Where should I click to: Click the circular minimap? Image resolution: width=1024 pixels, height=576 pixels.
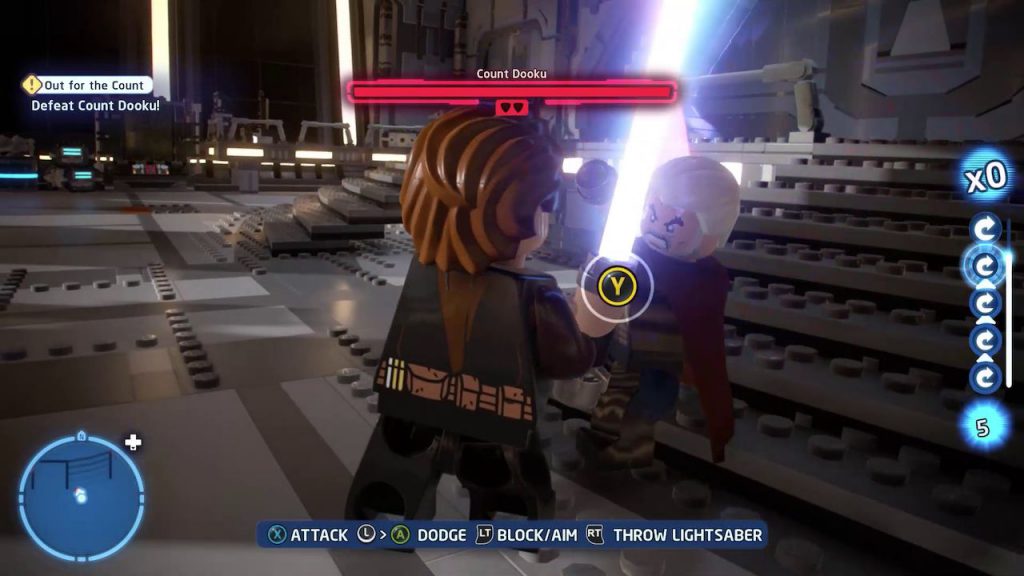pyautogui.click(x=81, y=497)
